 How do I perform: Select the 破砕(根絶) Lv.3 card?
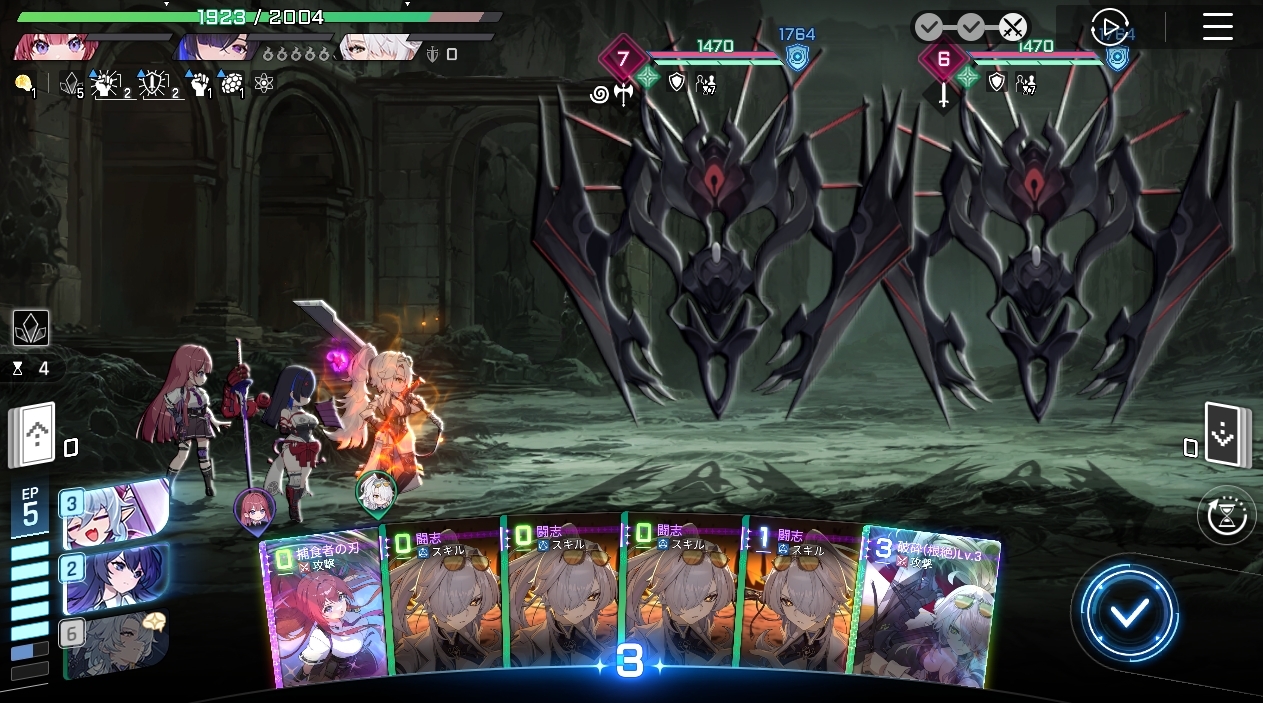(x=928, y=610)
